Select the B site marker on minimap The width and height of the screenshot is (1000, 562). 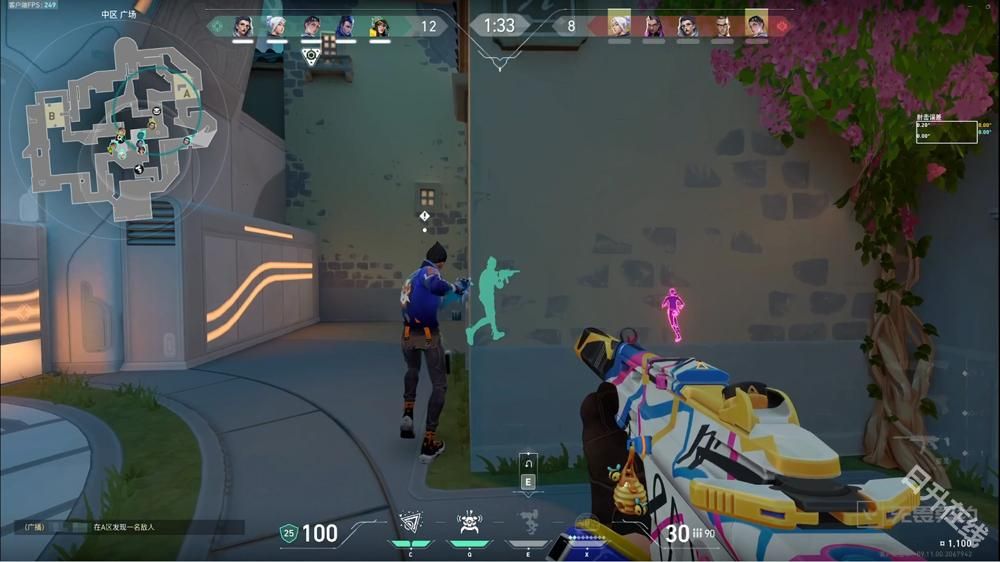[50, 115]
